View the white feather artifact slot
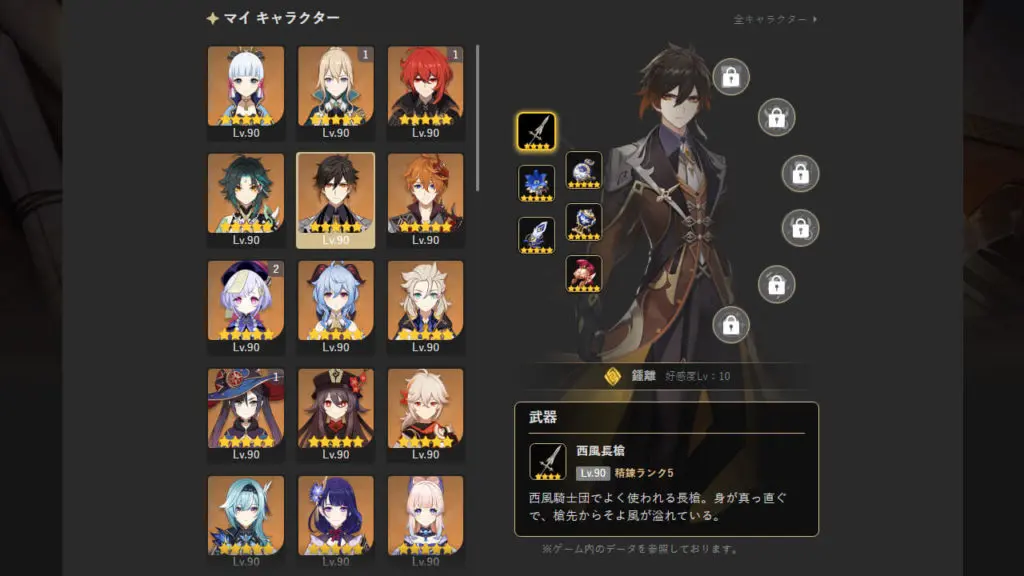 (x=536, y=235)
